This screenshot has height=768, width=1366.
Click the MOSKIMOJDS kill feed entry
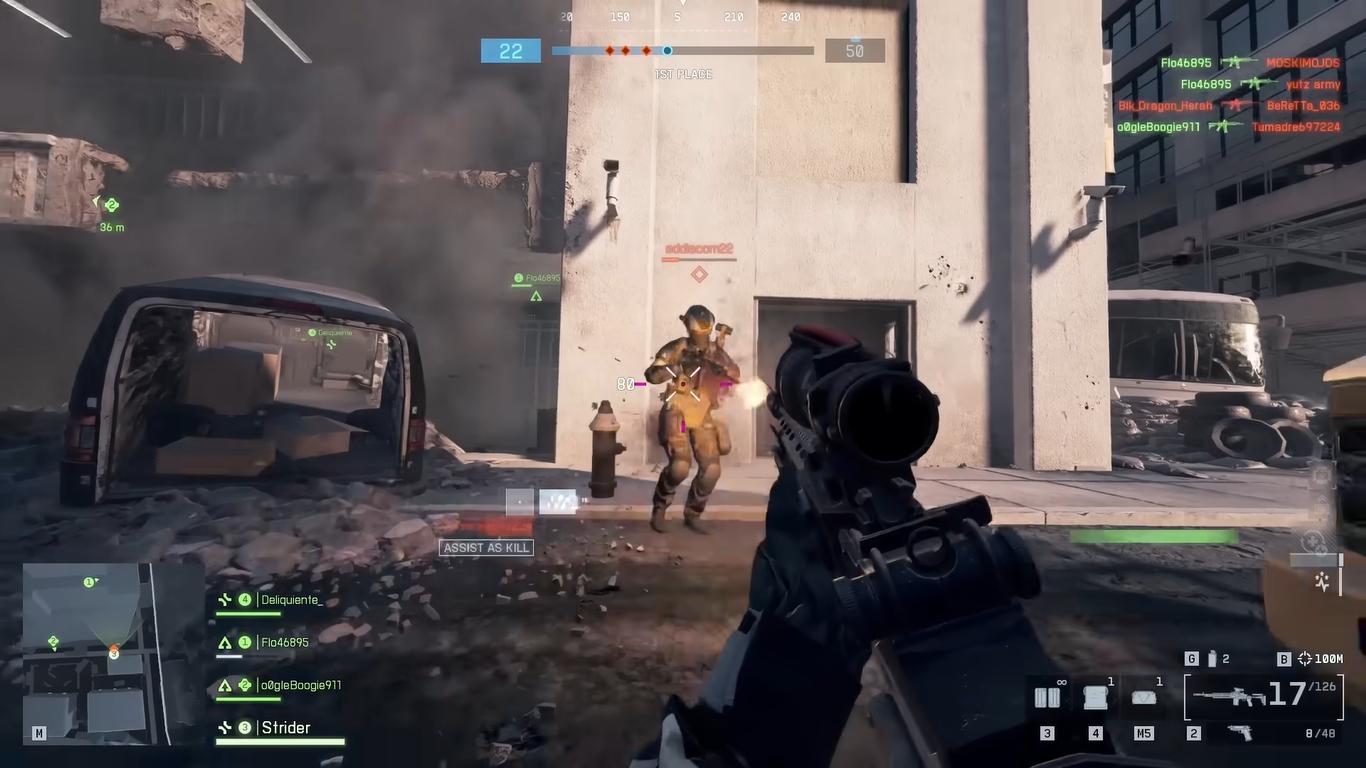1302,63
